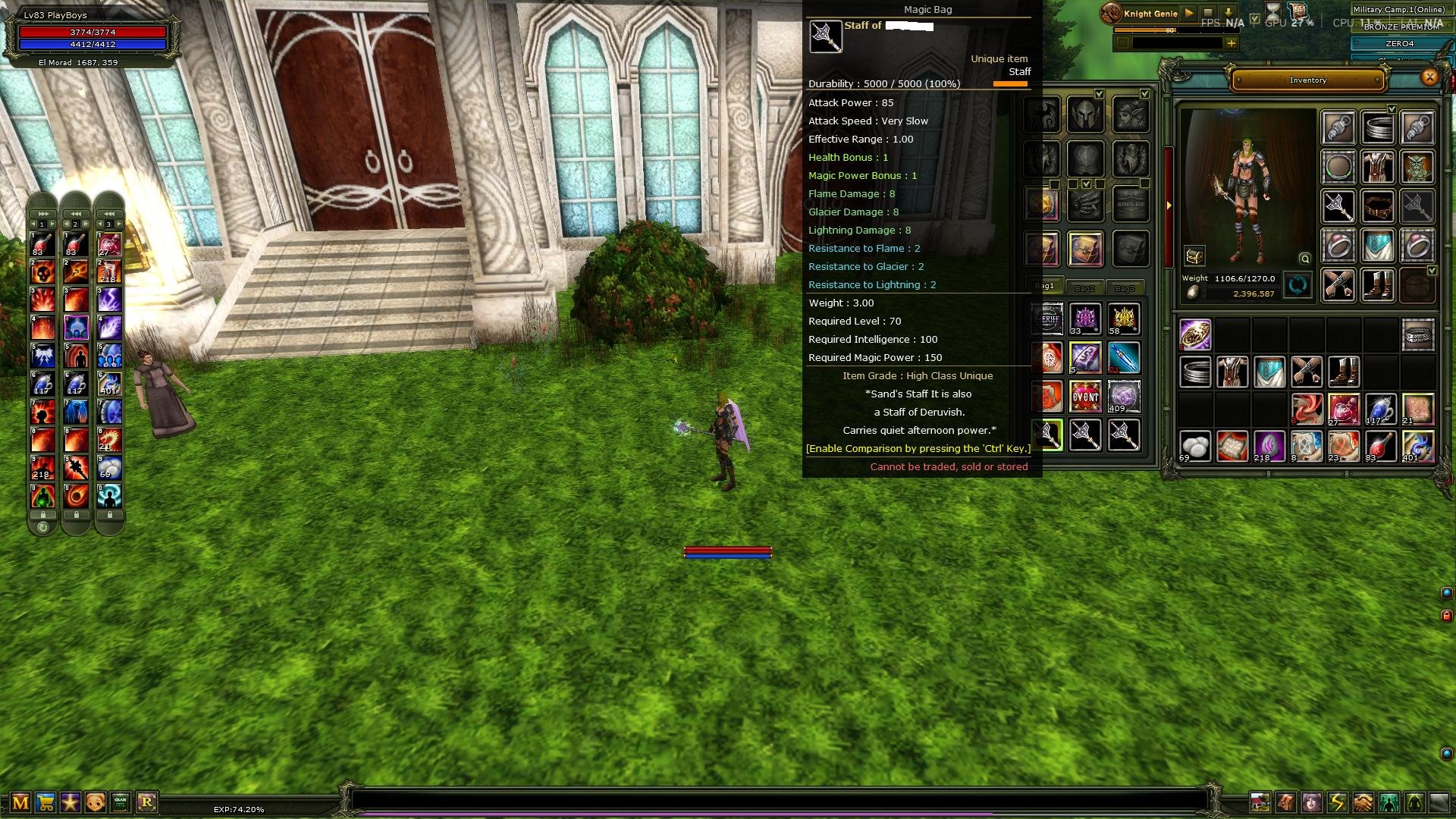This screenshot has height=819, width=1456.
Task: Open the Power-Up Store cart icon
Action: tap(45, 802)
